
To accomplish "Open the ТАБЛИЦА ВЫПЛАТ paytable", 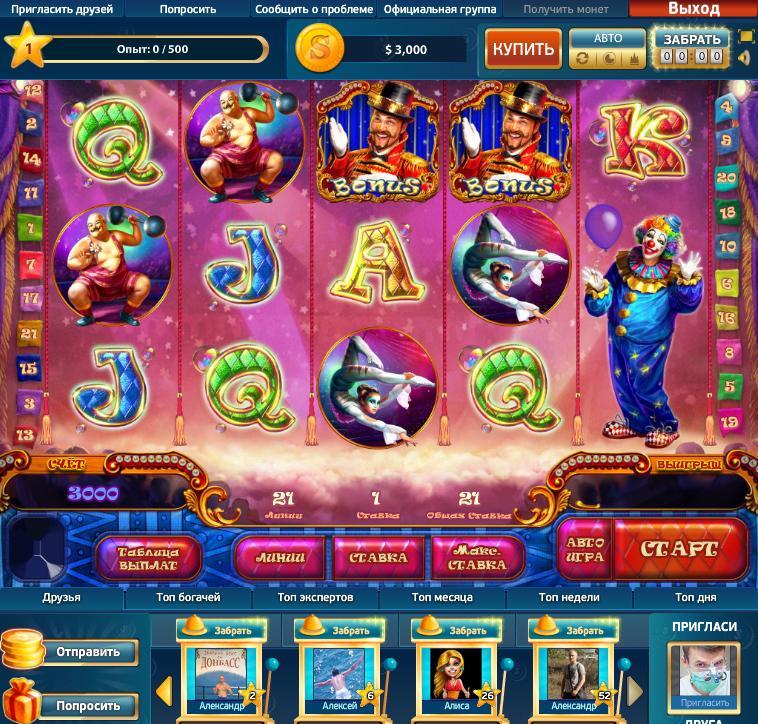I will [148, 557].
